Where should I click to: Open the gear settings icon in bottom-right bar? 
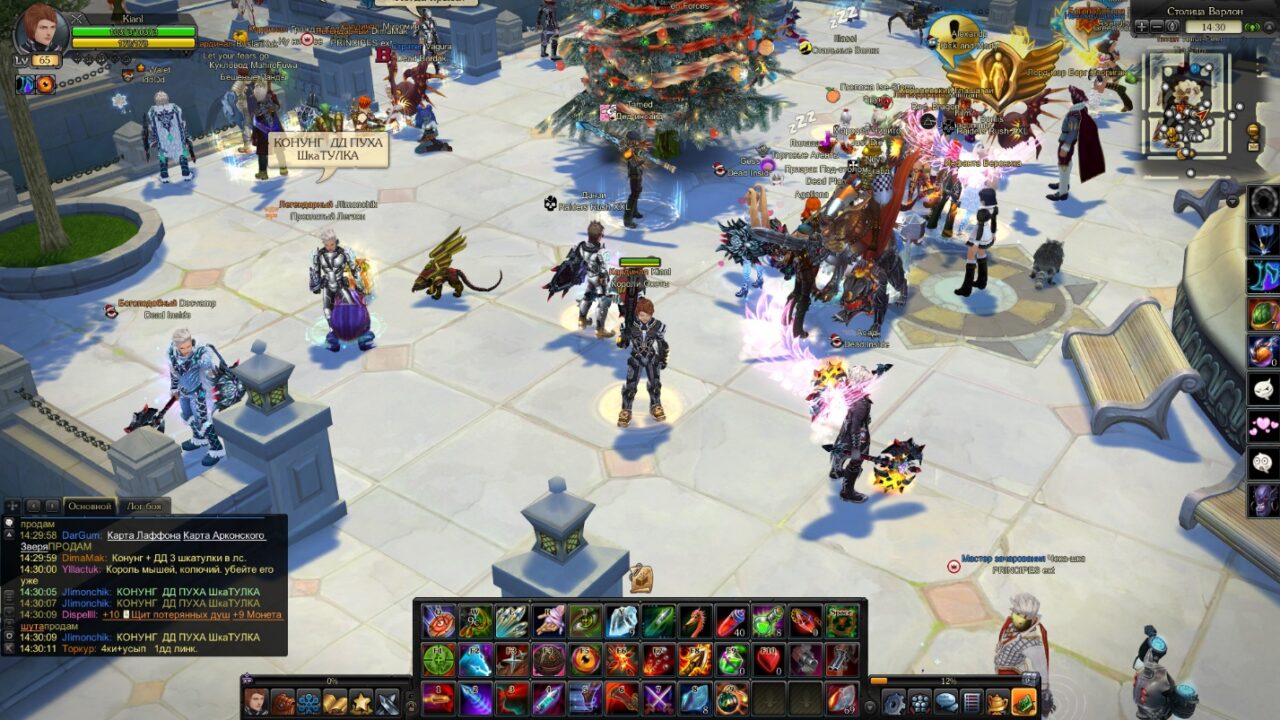click(x=893, y=703)
